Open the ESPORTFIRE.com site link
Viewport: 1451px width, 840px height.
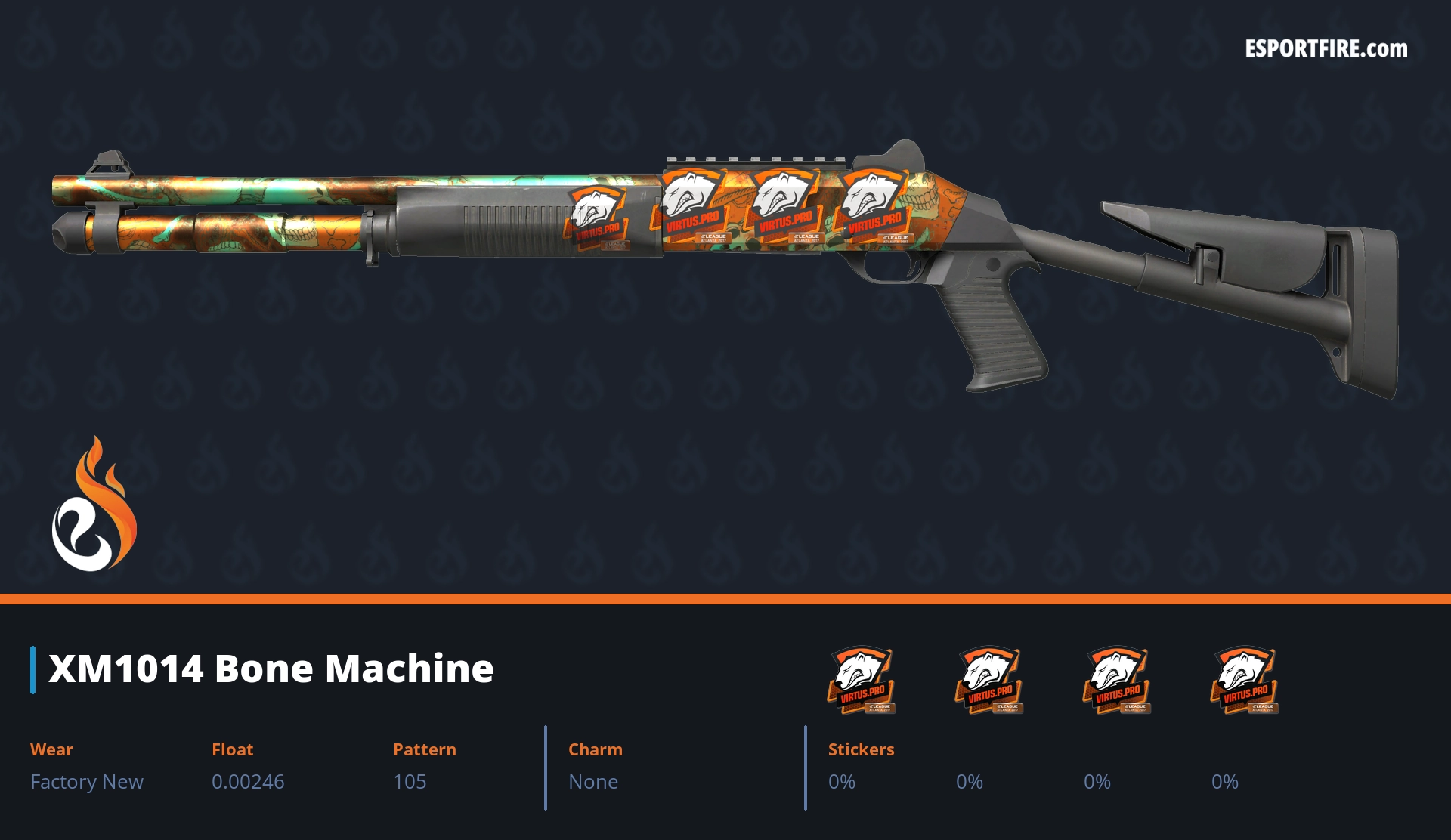tap(1326, 49)
